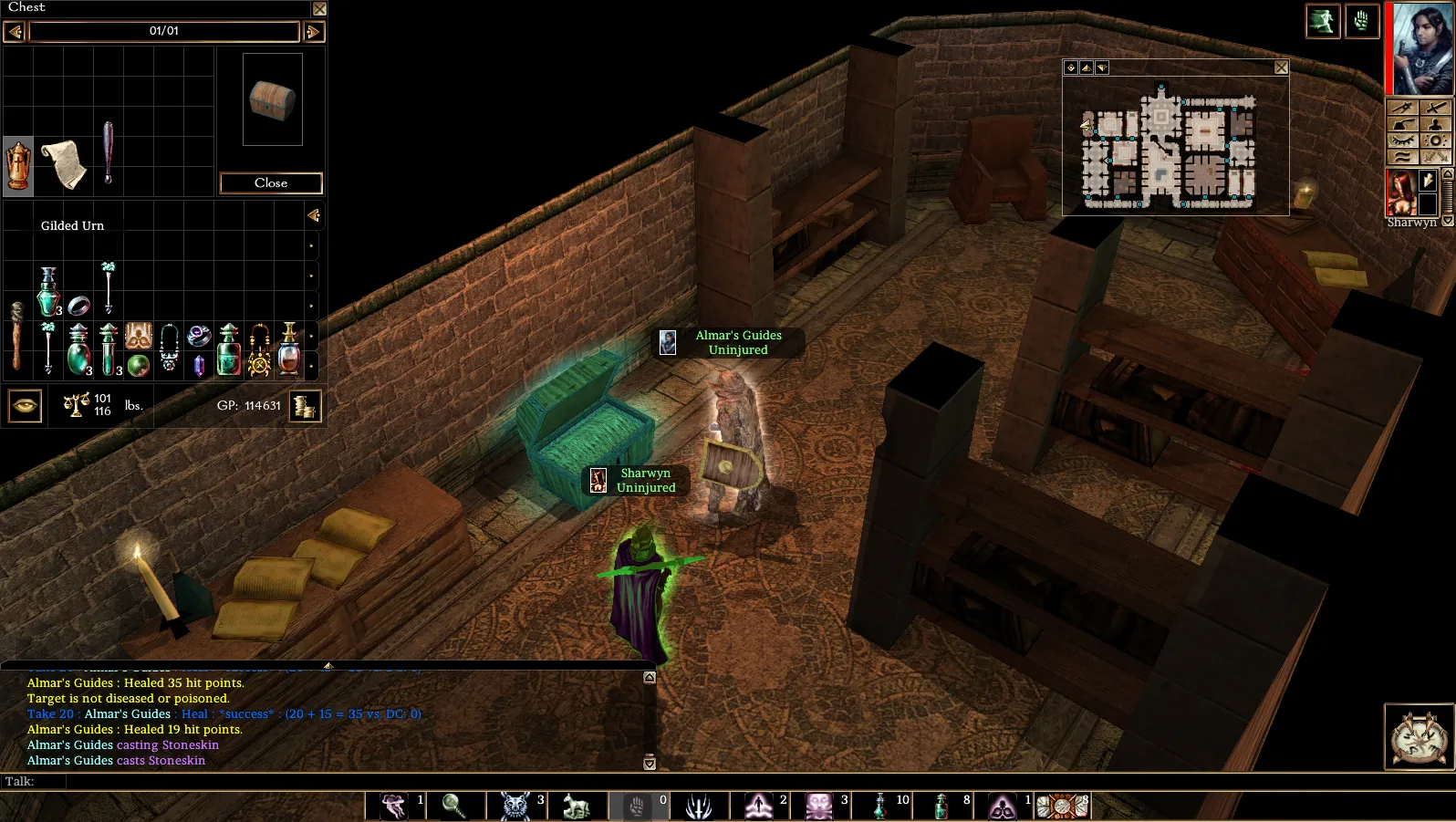Toggle the running figure mode icon
This screenshot has height=822, width=1456.
[1322, 21]
